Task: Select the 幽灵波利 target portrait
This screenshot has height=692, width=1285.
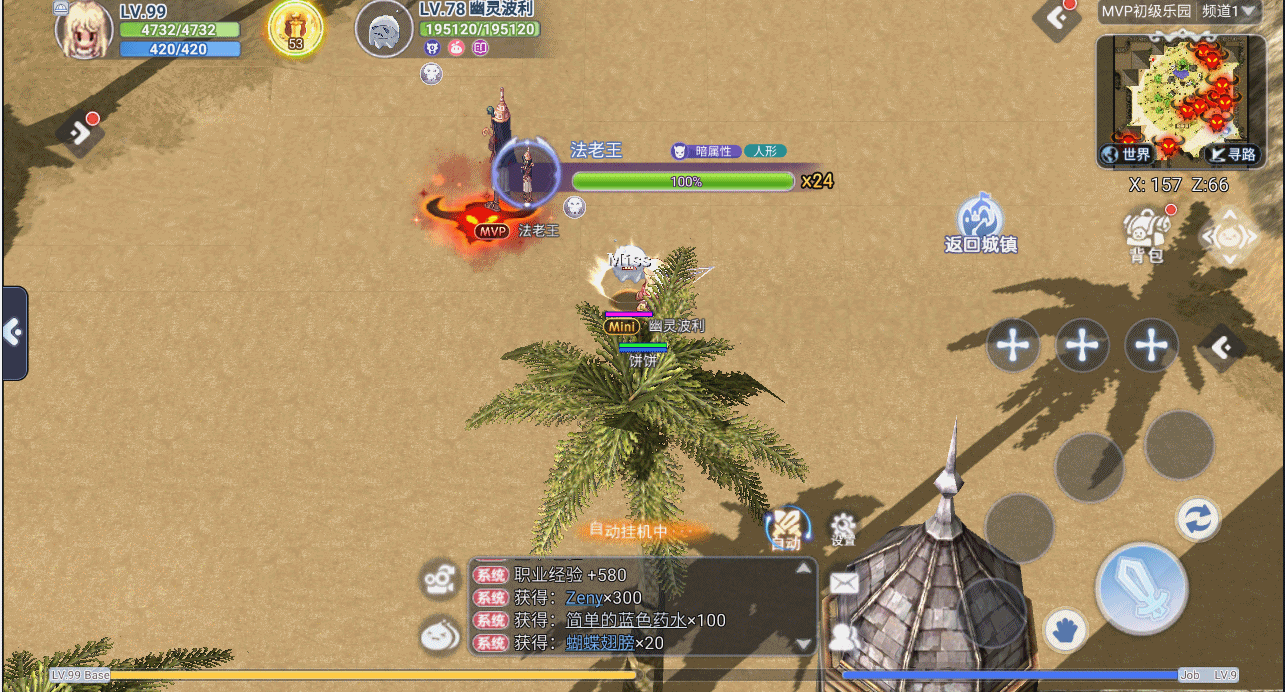Action: [x=384, y=30]
